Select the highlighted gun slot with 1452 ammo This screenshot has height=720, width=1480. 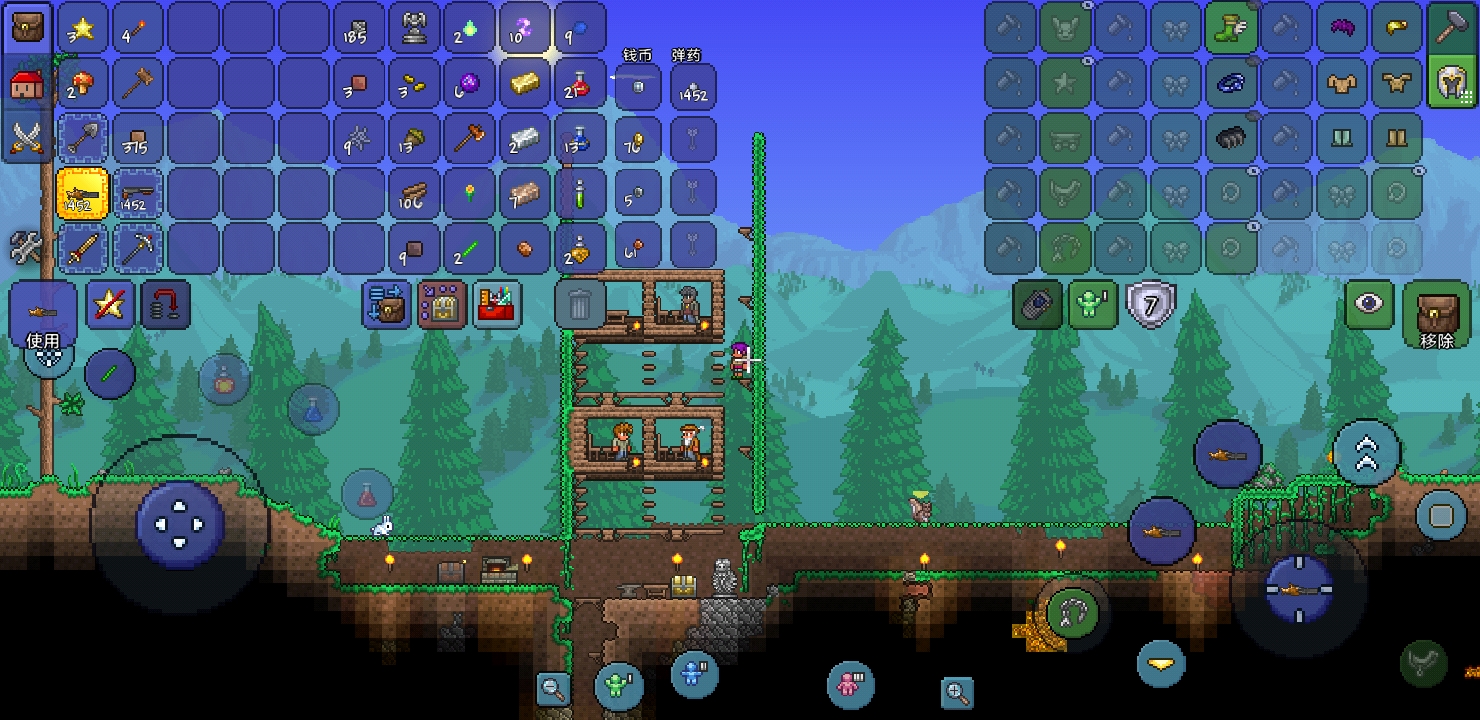click(x=83, y=193)
